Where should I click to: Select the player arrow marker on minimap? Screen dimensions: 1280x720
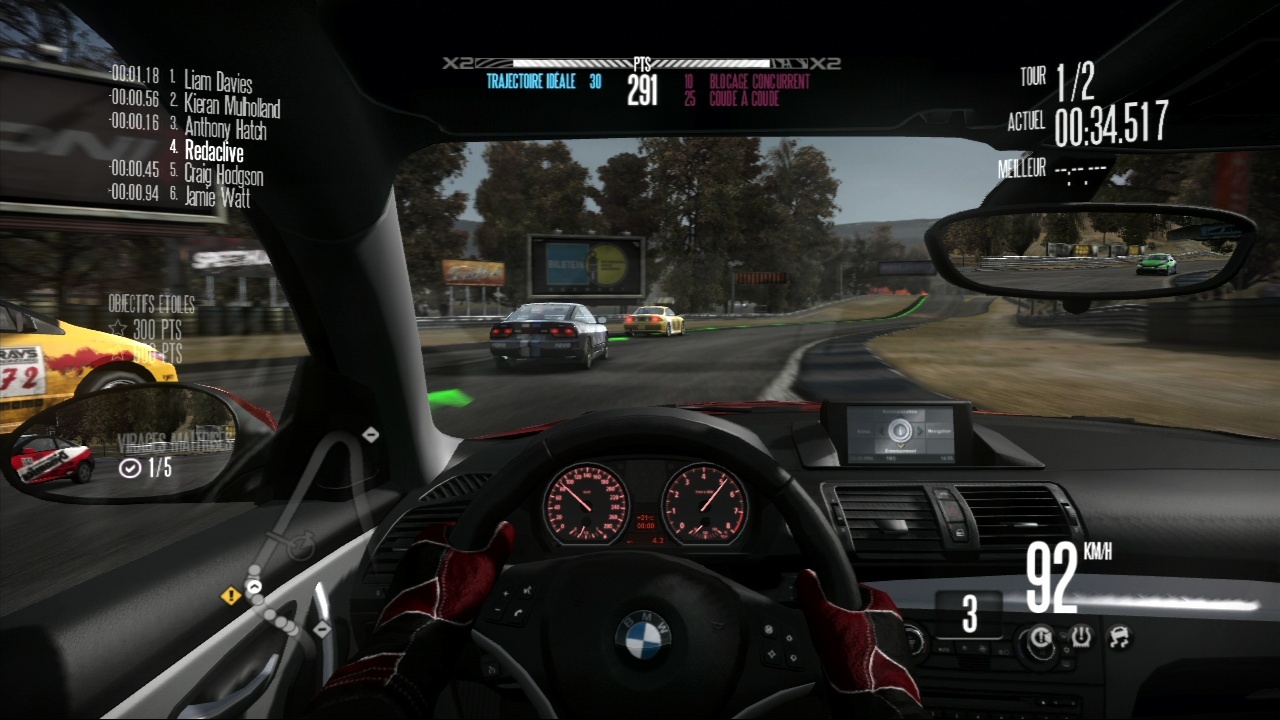(x=253, y=587)
